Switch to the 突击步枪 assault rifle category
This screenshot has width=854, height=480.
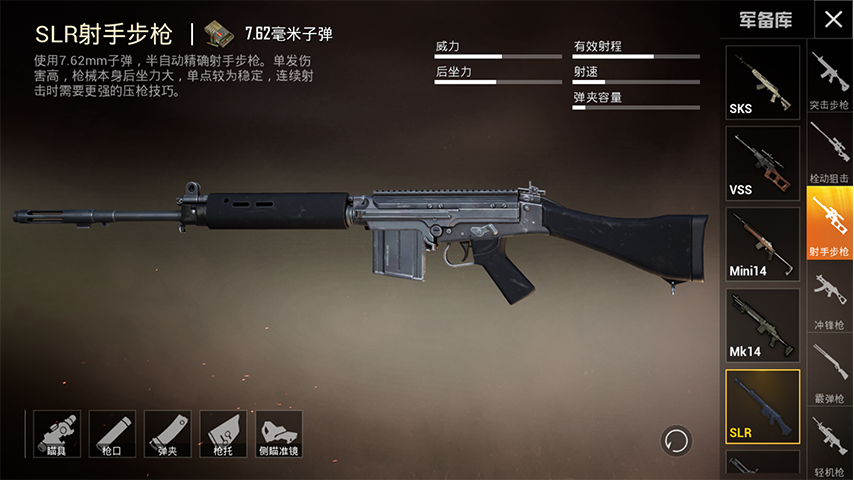pos(829,80)
